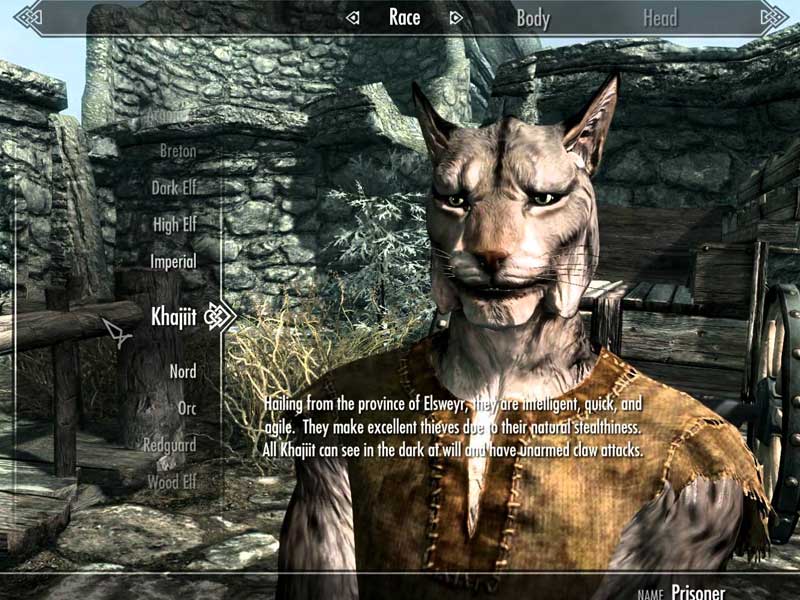Choose Imperial in the race list
The height and width of the screenshot is (600, 800).
click(172, 261)
